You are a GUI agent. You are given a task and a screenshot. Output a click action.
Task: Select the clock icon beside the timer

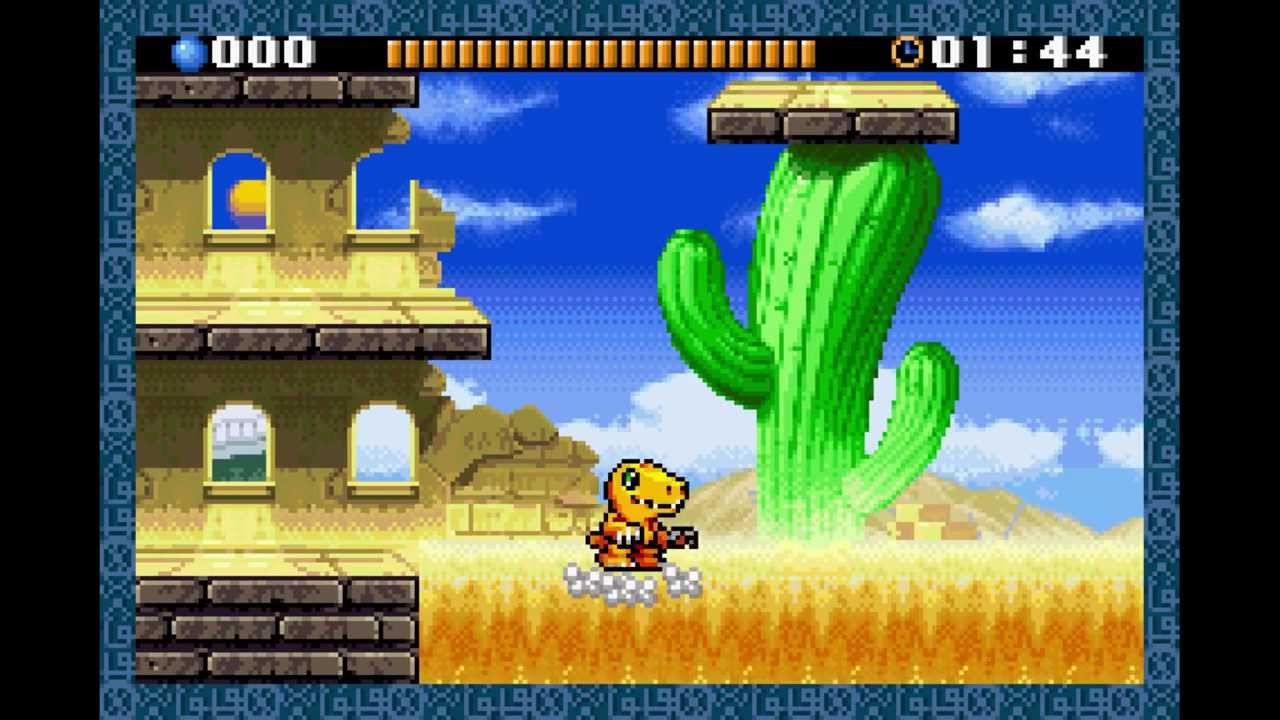pos(908,52)
